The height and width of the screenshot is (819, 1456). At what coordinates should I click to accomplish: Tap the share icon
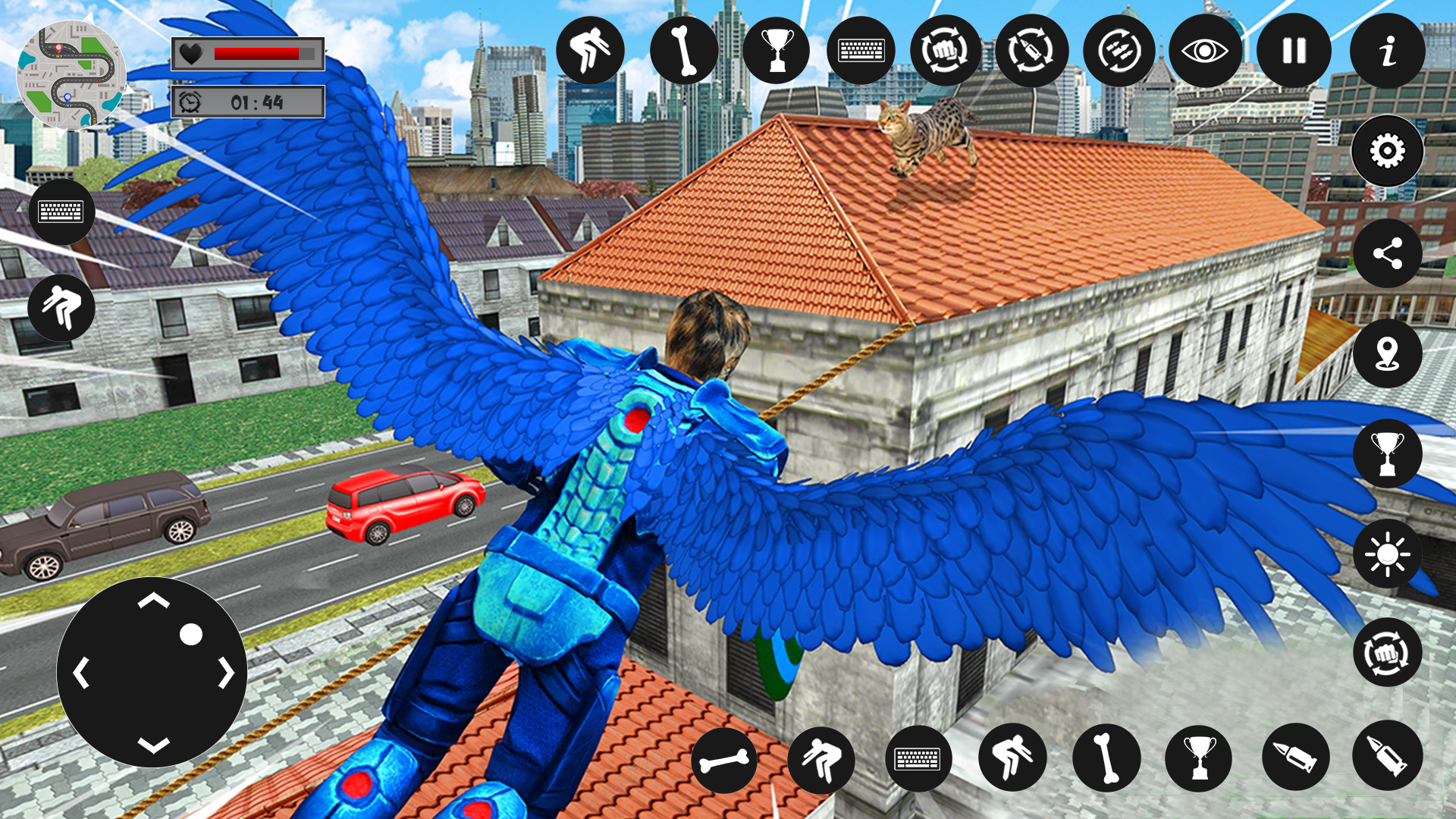click(x=1387, y=253)
